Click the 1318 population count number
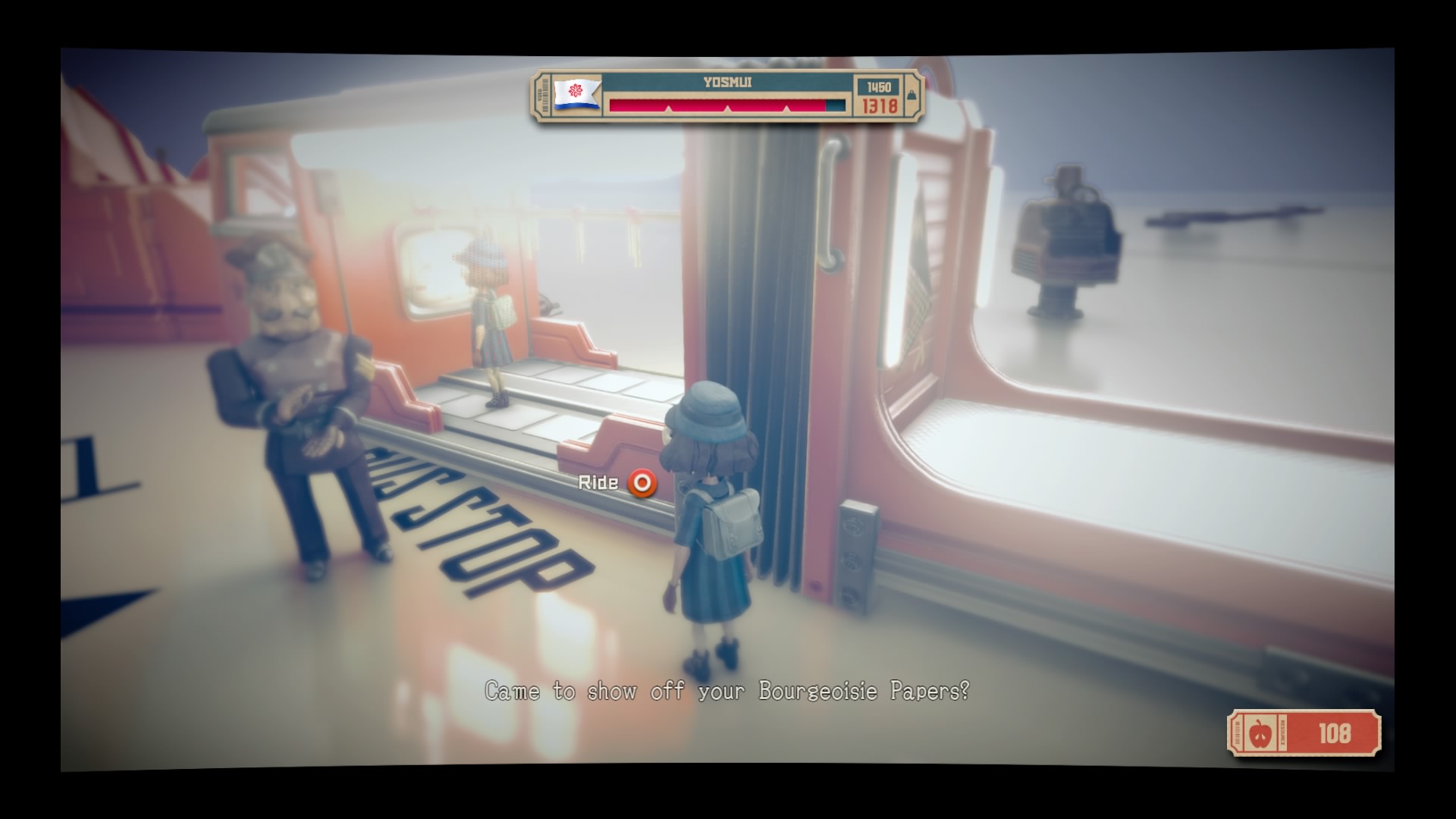This screenshot has height=819, width=1456. 880,106
